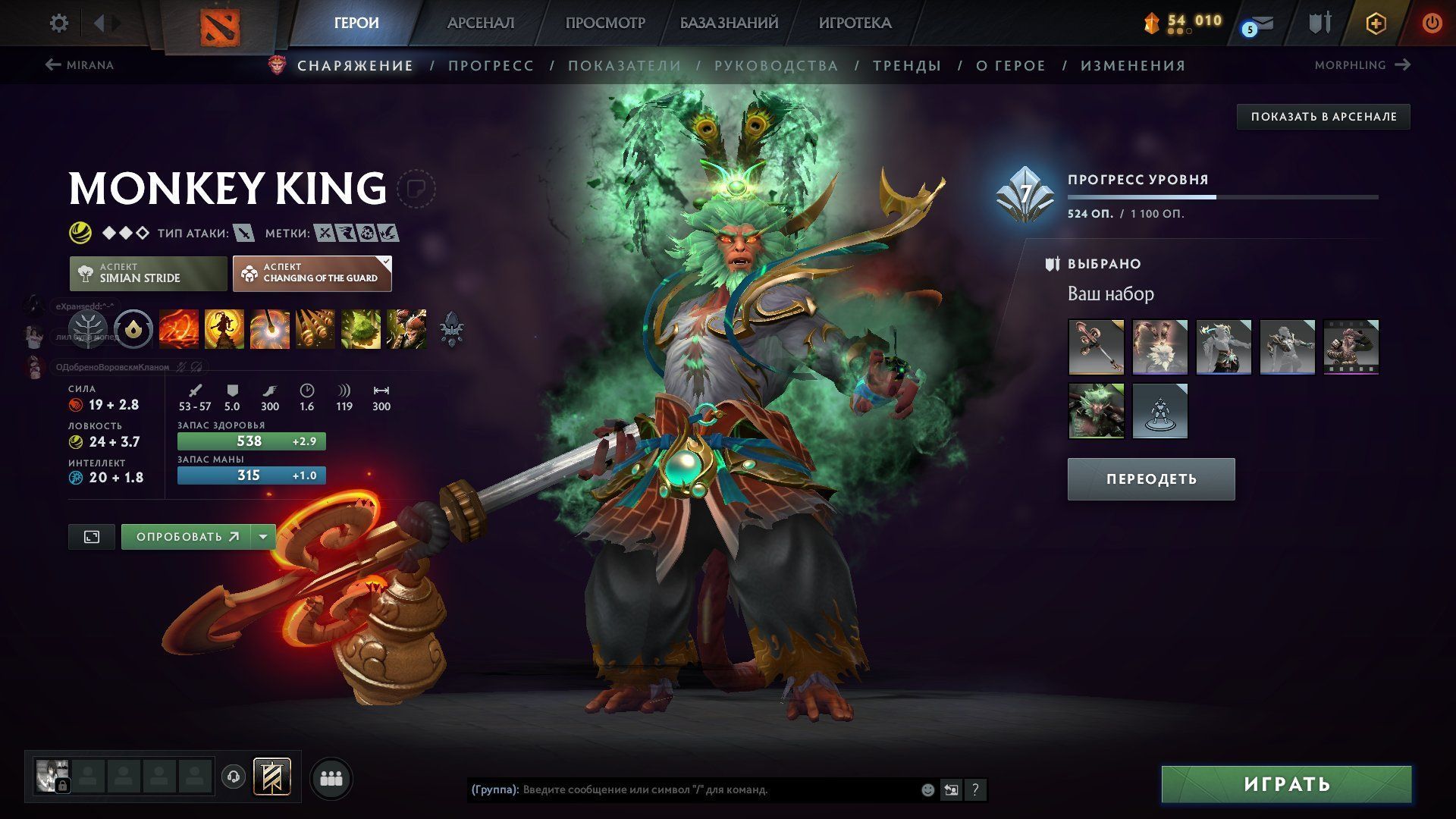Screen dimensions: 1456x819
Task: Open the settings gear menu
Action: [58, 24]
